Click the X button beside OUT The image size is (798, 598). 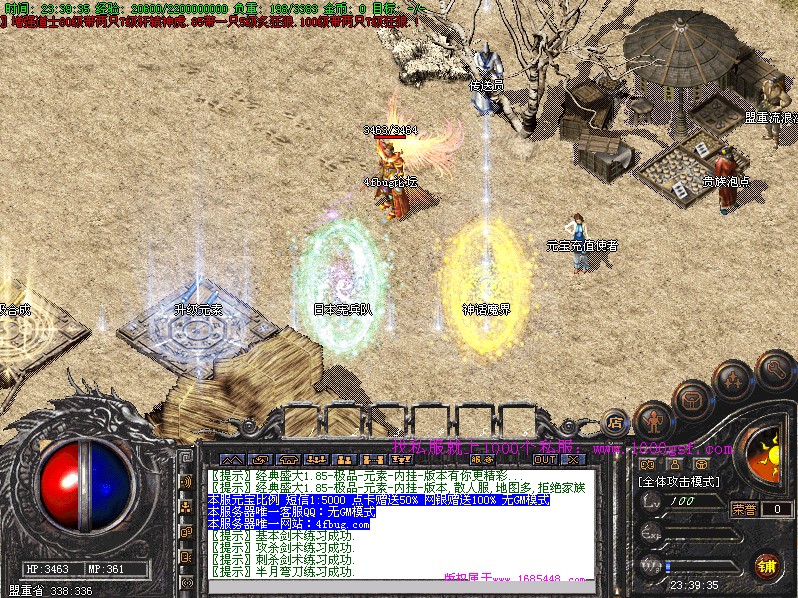573,460
